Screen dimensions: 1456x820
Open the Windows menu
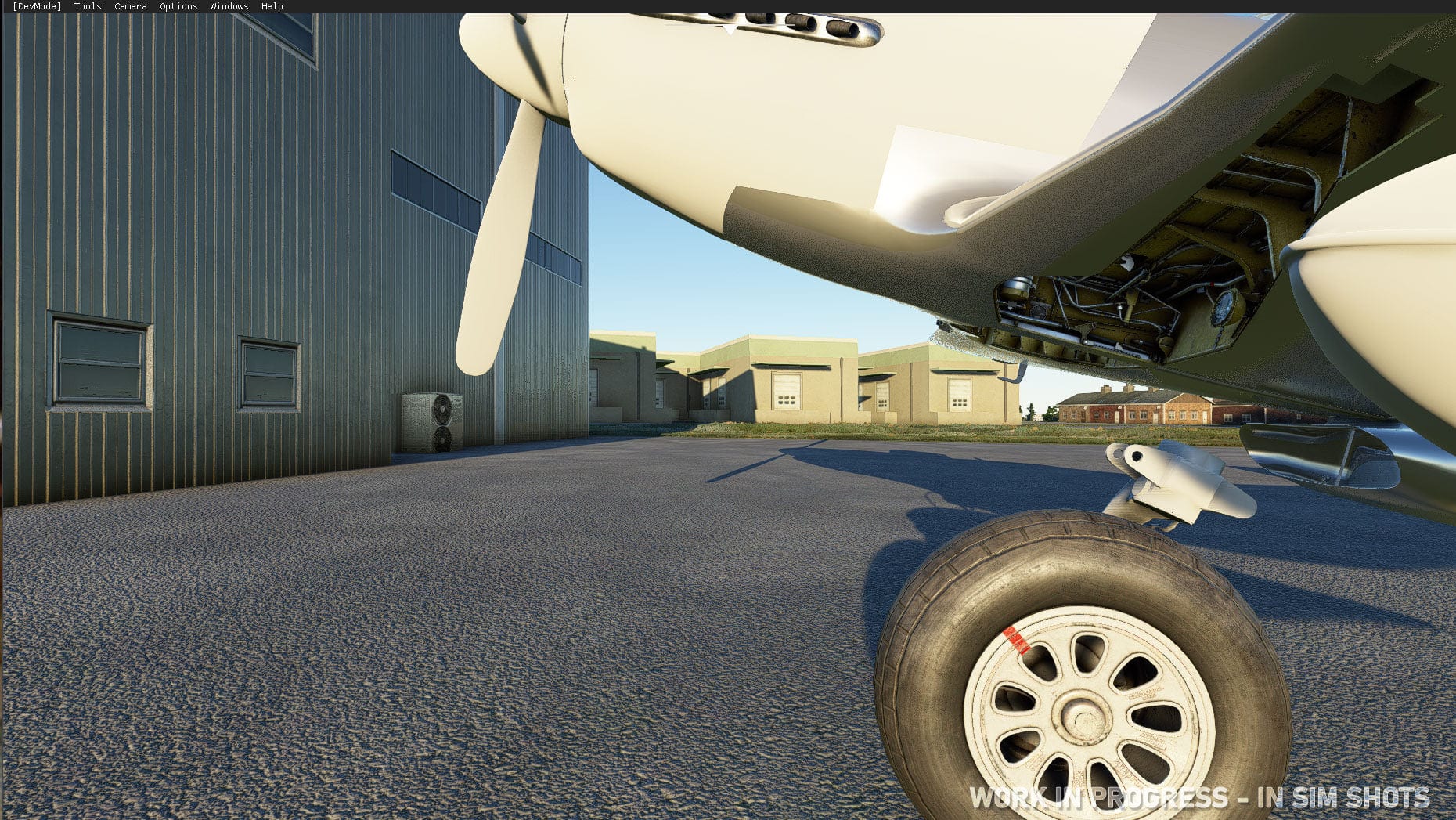point(229,5)
